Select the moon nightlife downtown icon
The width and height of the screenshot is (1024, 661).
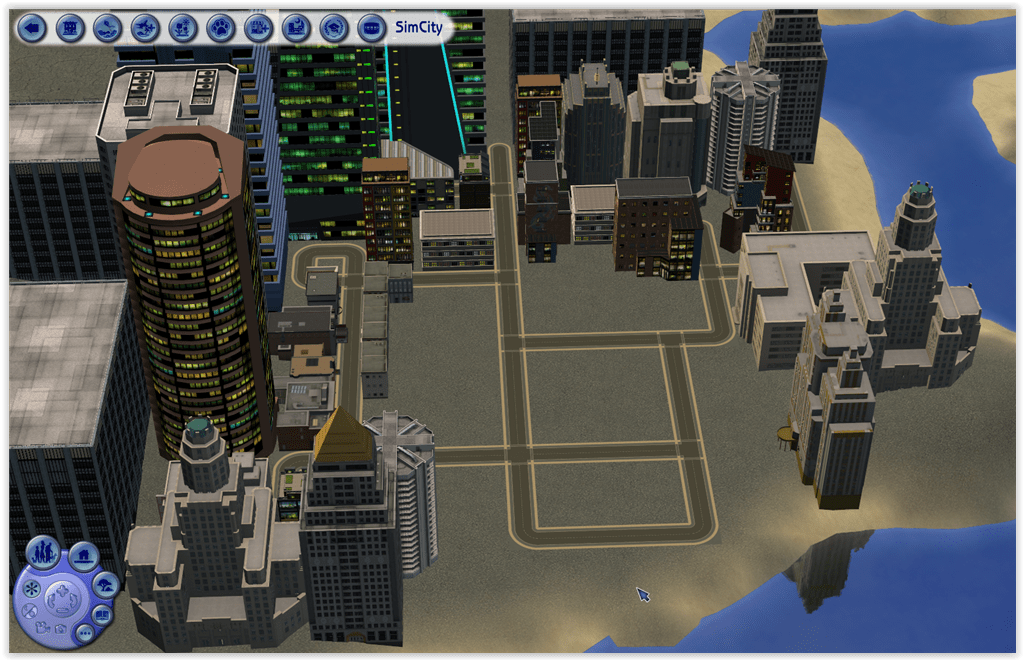click(x=295, y=27)
